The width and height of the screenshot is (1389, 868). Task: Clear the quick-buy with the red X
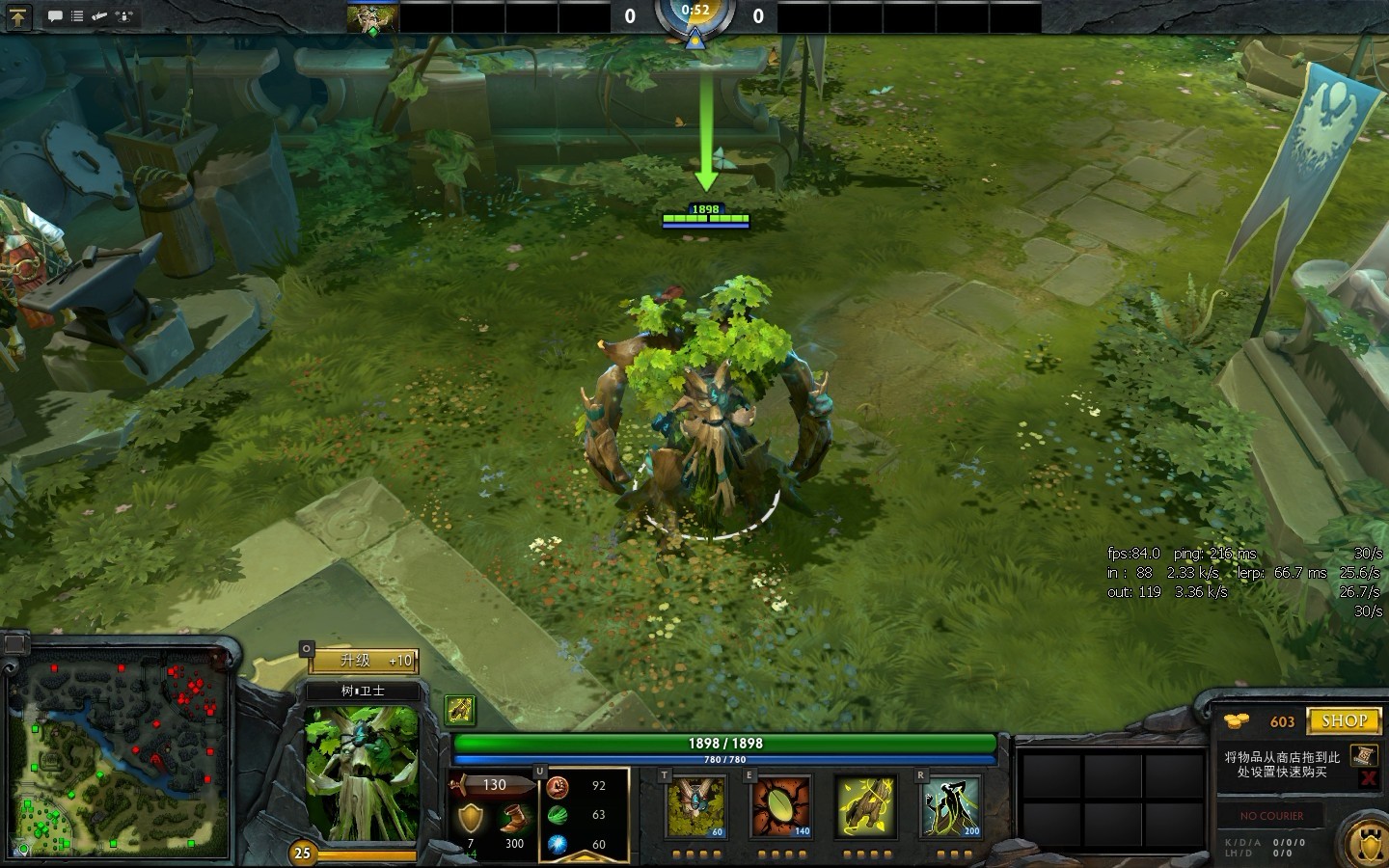(x=1366, y=778)
